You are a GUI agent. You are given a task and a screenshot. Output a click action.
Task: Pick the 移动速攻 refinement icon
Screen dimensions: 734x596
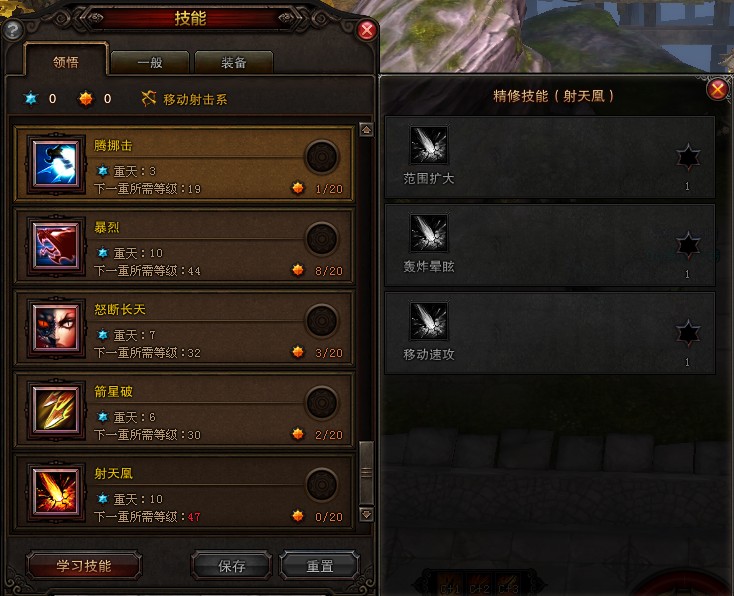pos(429,321)
